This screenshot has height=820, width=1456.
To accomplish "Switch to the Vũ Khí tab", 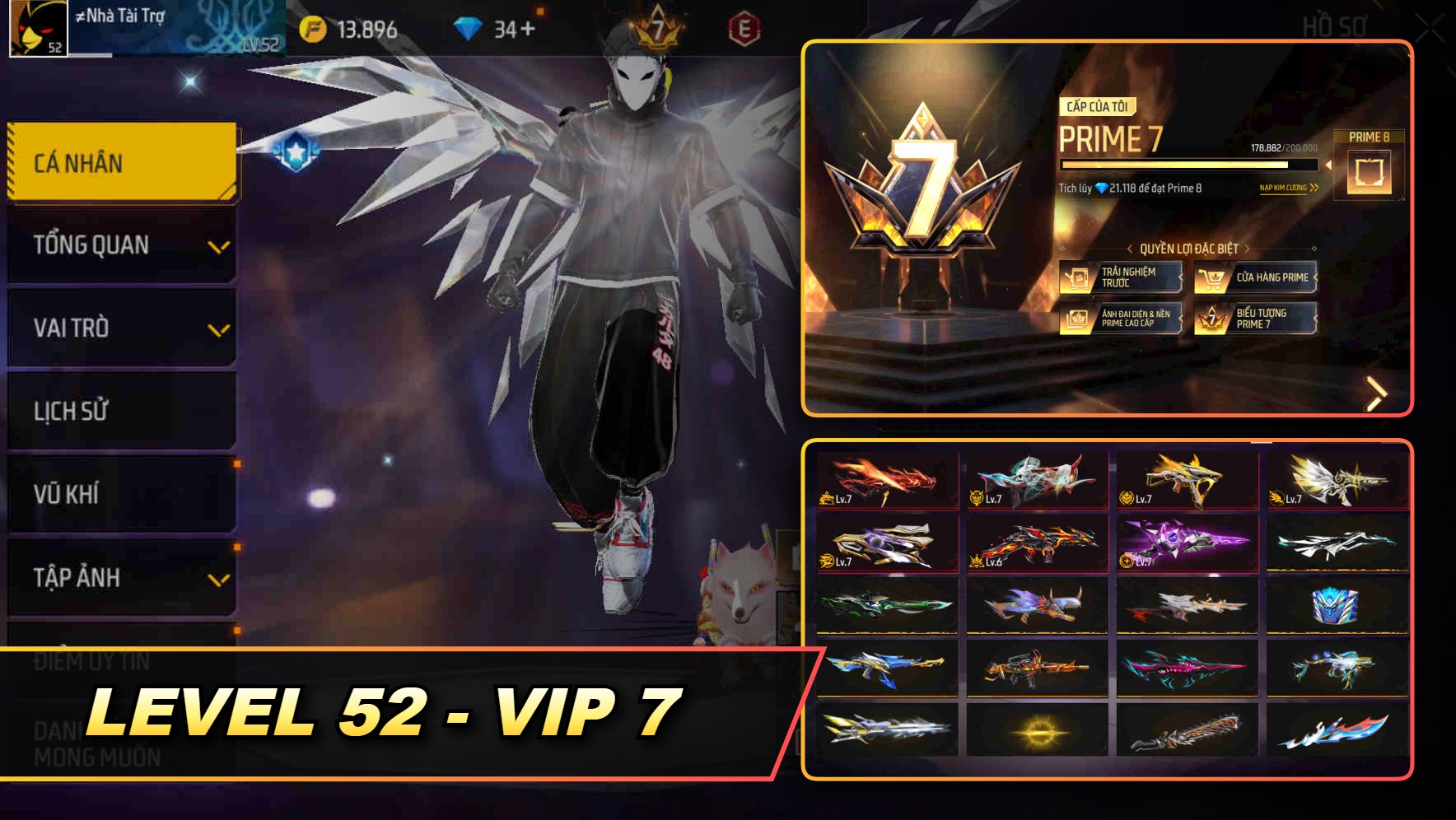I will (119, 494).
